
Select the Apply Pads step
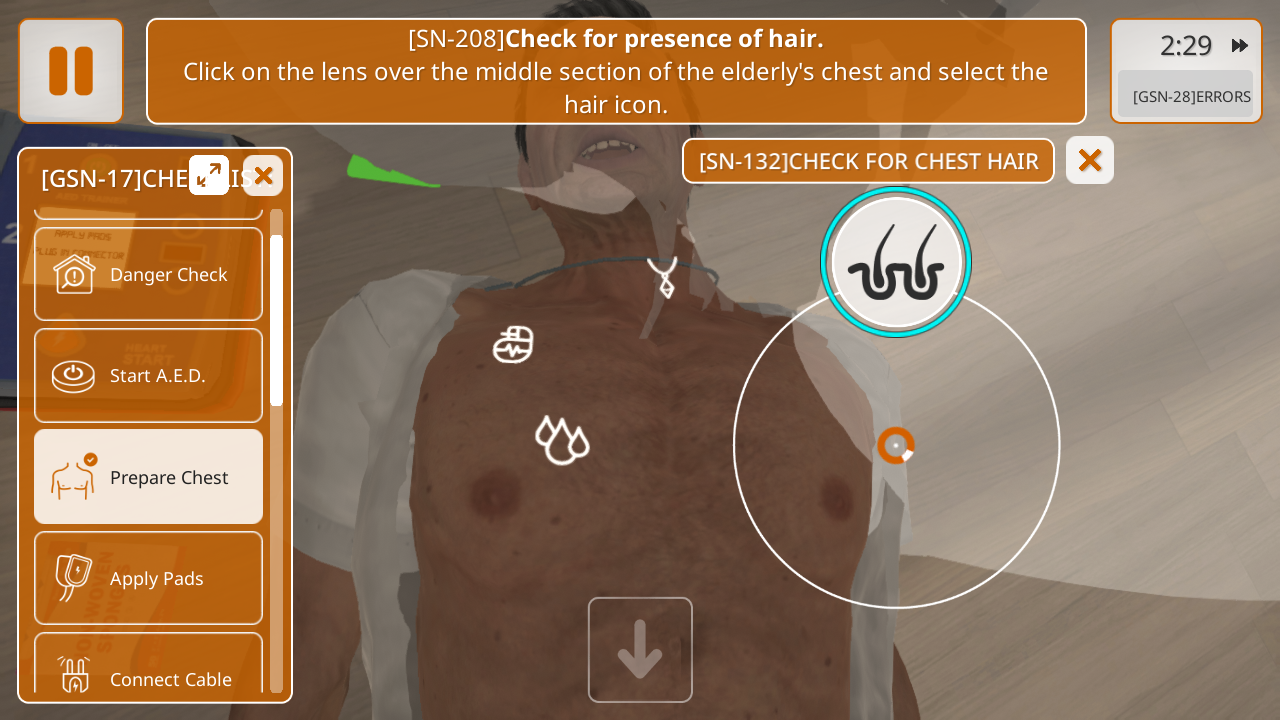(148, 578)
